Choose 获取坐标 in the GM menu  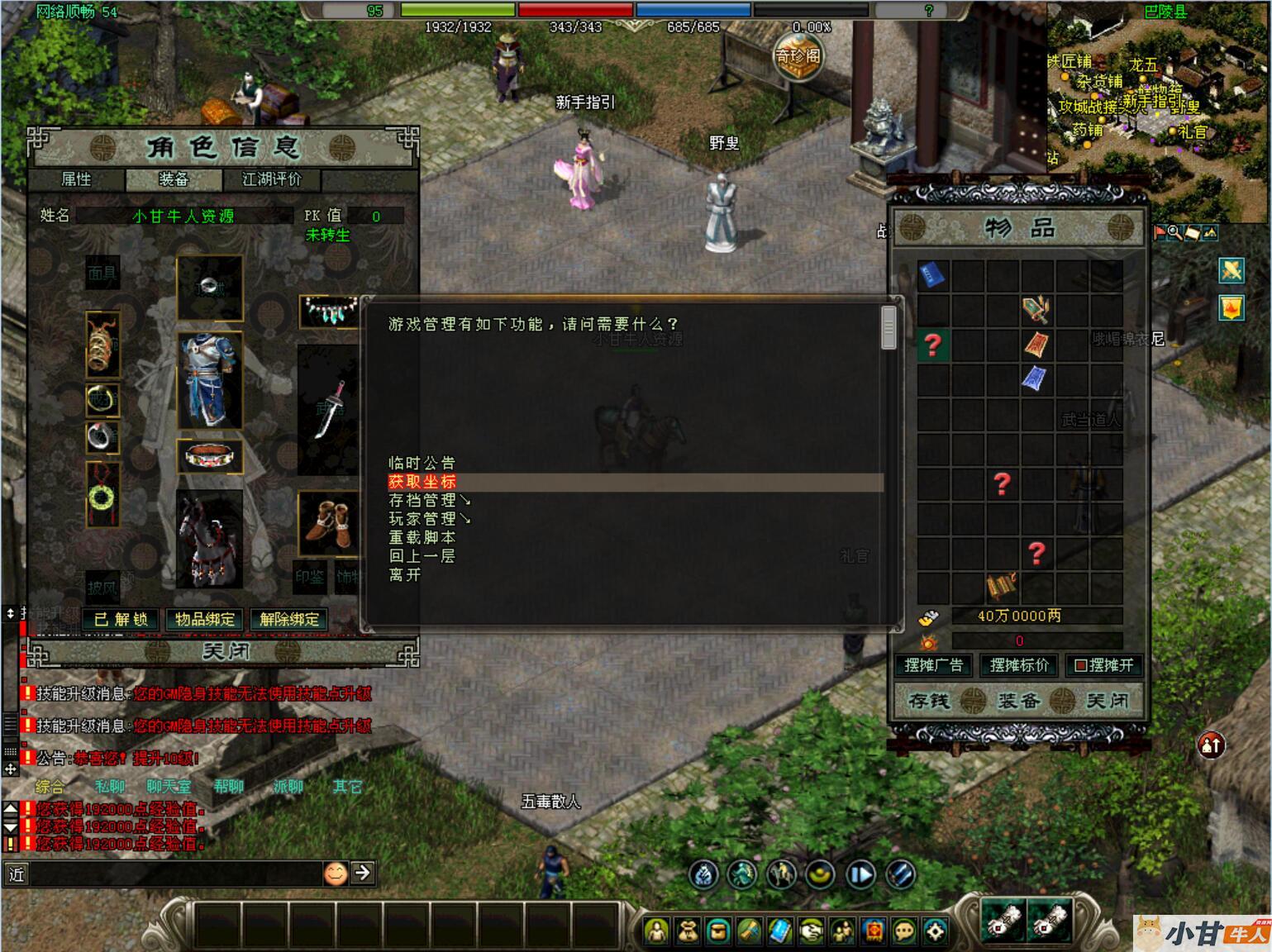coord(422,482)
